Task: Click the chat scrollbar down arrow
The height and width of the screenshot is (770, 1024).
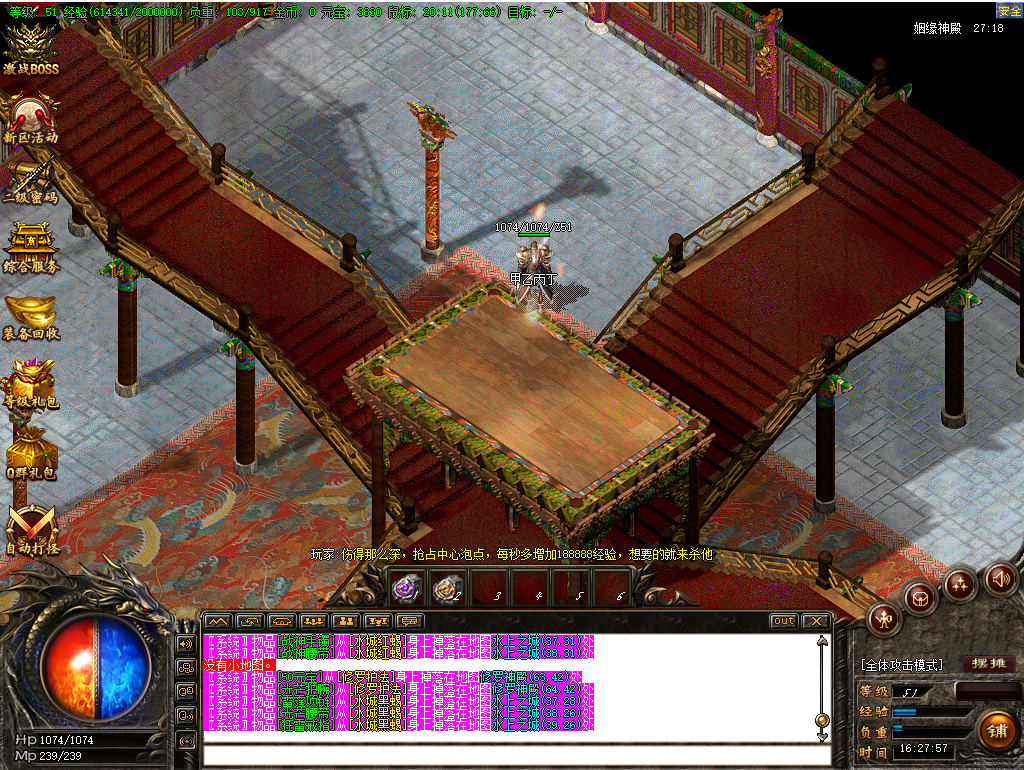Action: tap(822, 737)
